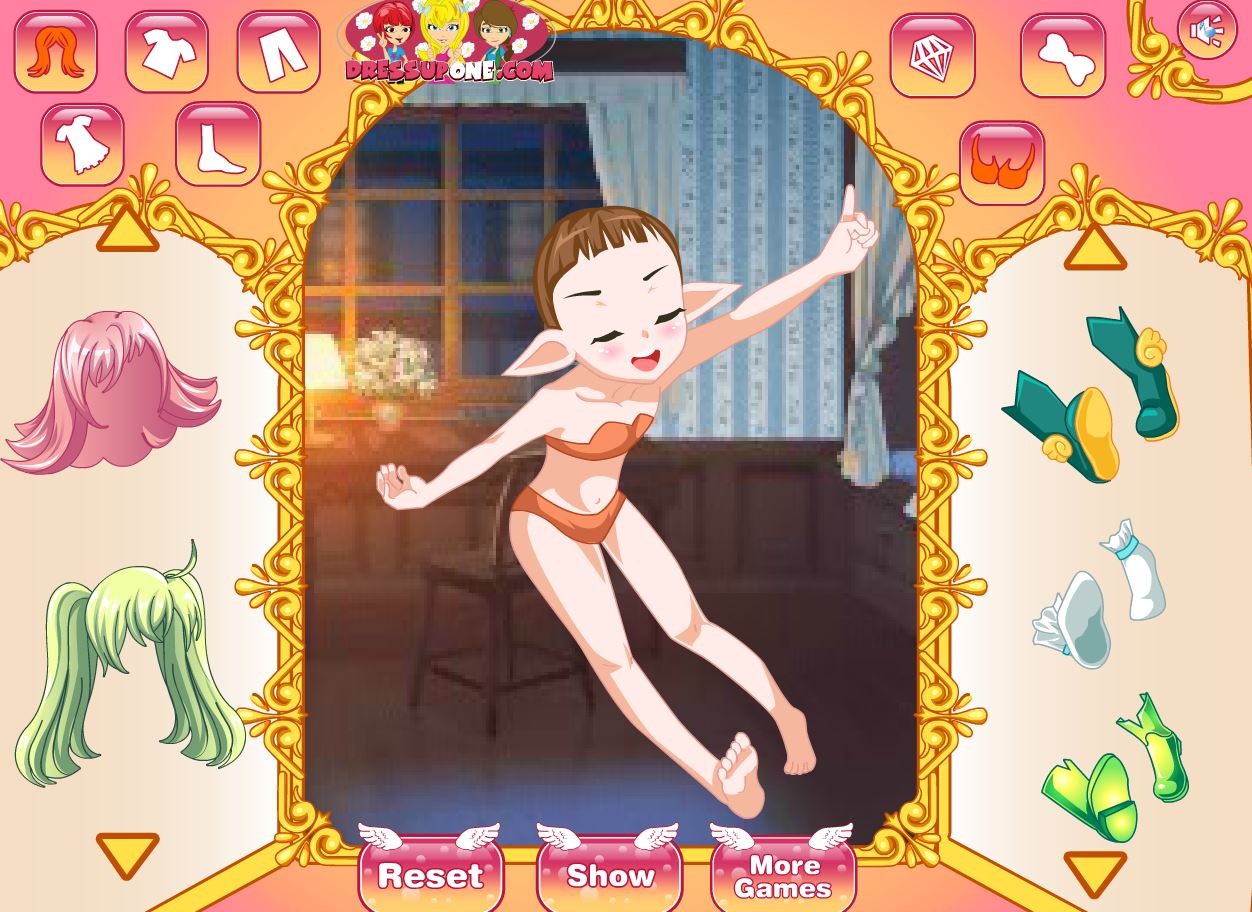Select the shirt tops category

167,52
